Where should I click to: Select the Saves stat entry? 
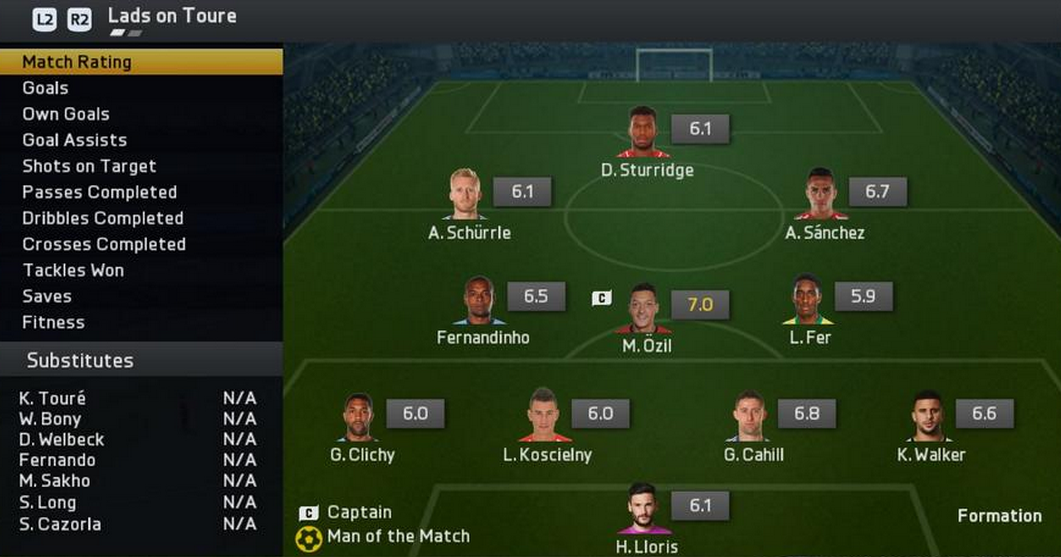click(x=47, y=296)
